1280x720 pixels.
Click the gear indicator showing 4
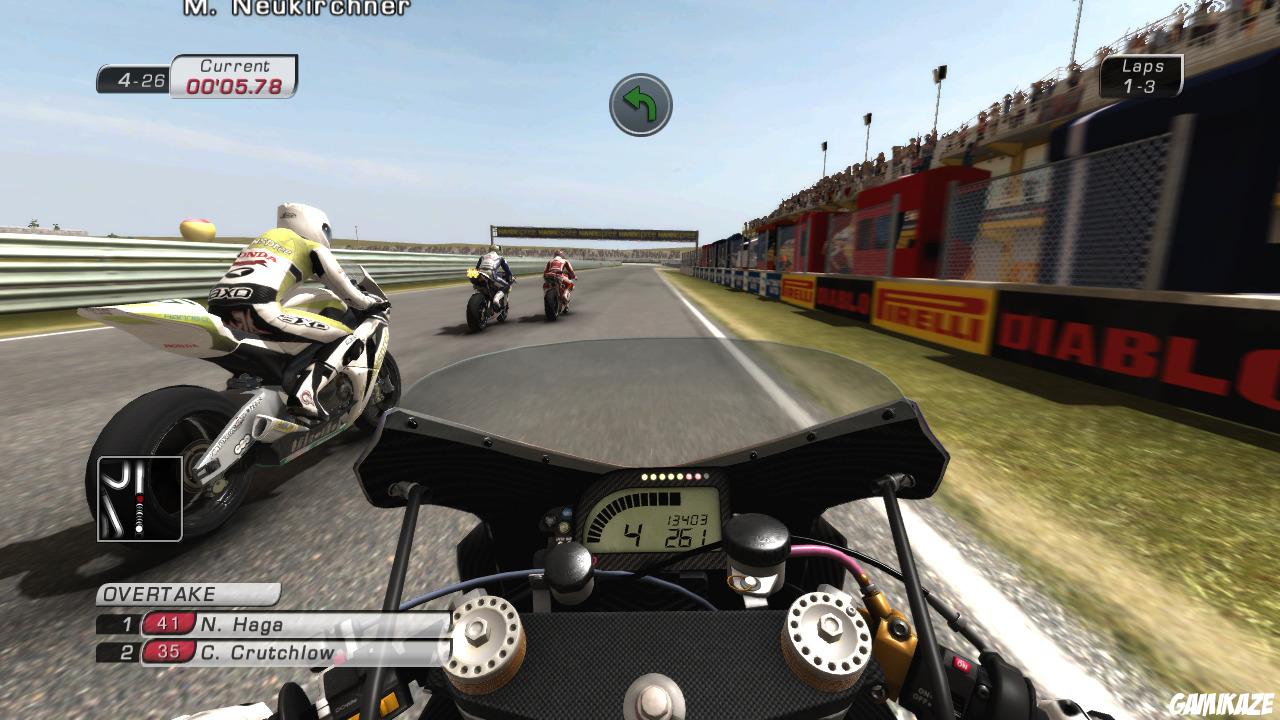(x=634, y=532)
